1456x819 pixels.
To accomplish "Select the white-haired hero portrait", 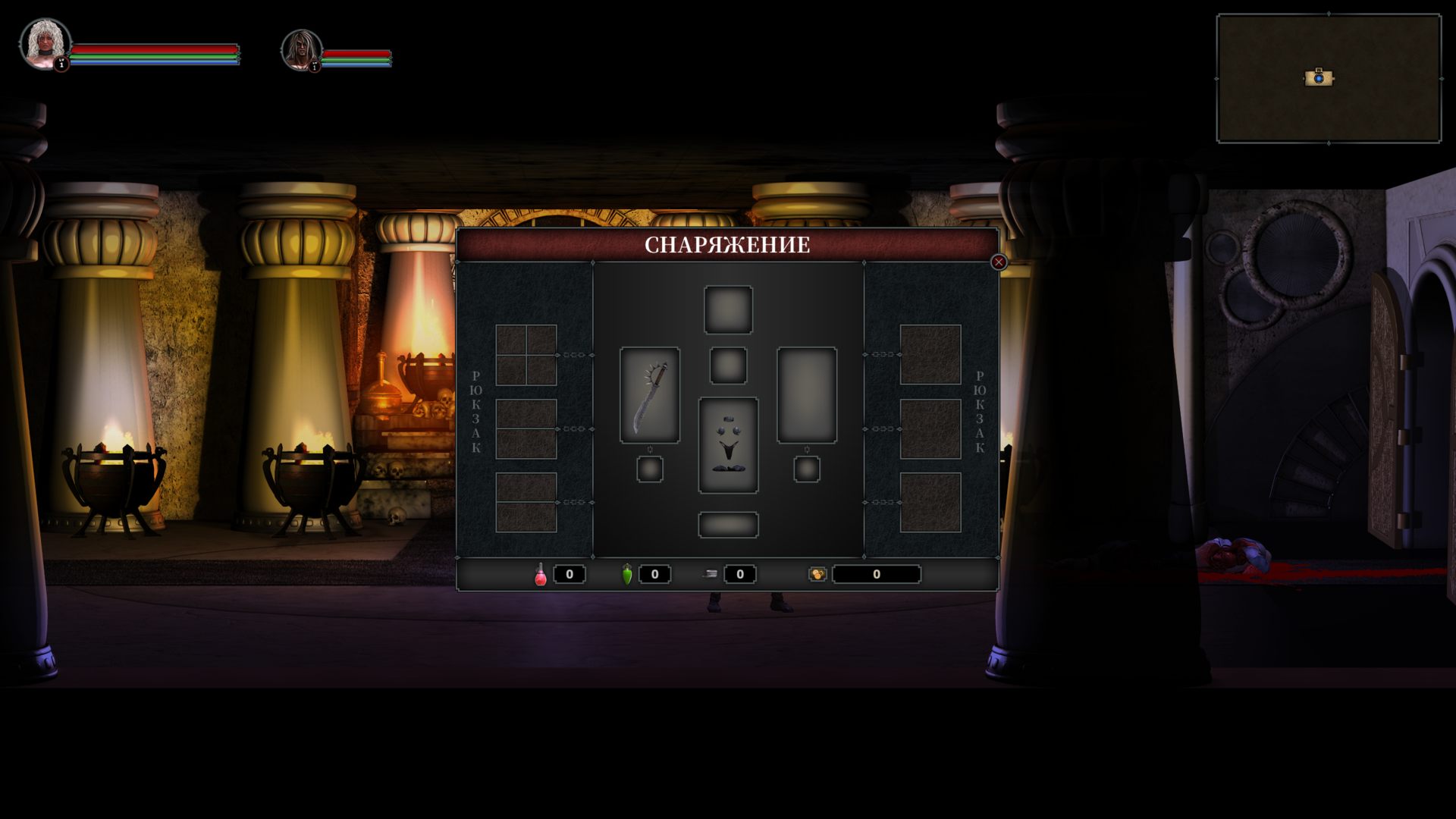I will [x=45, y=43].
